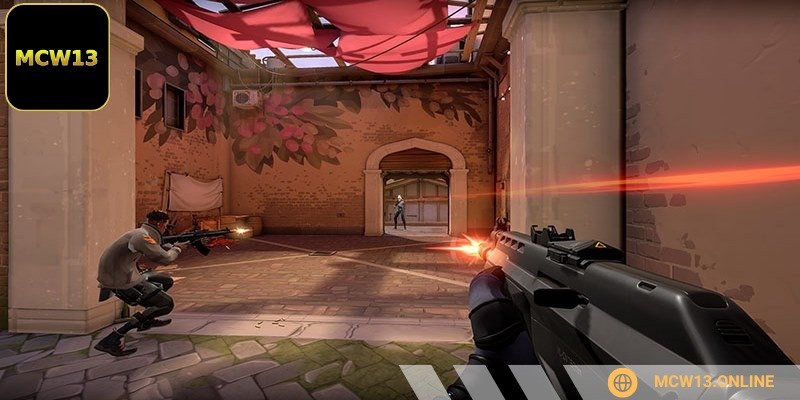Click the MCW13 logo badge
800x400 pixels.
tap(57, 57)
